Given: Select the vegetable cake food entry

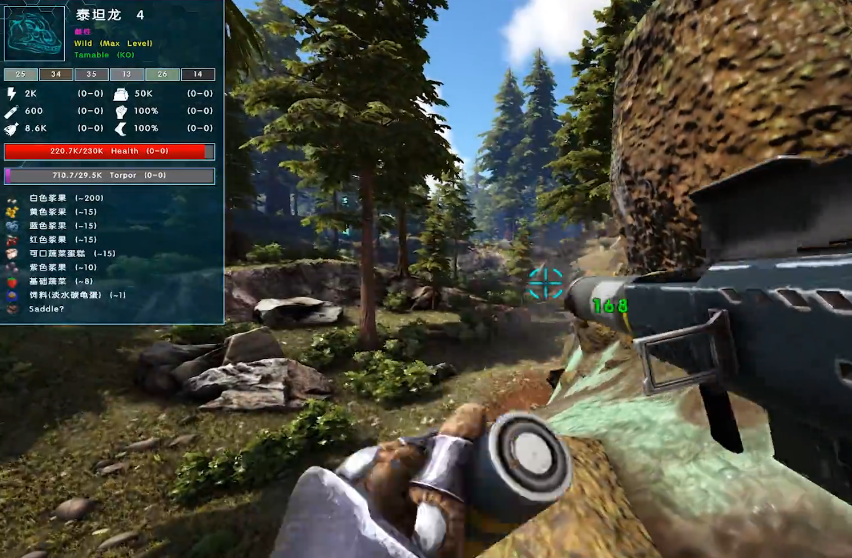Looking at the screenshot, I should [x=70, y=254].
